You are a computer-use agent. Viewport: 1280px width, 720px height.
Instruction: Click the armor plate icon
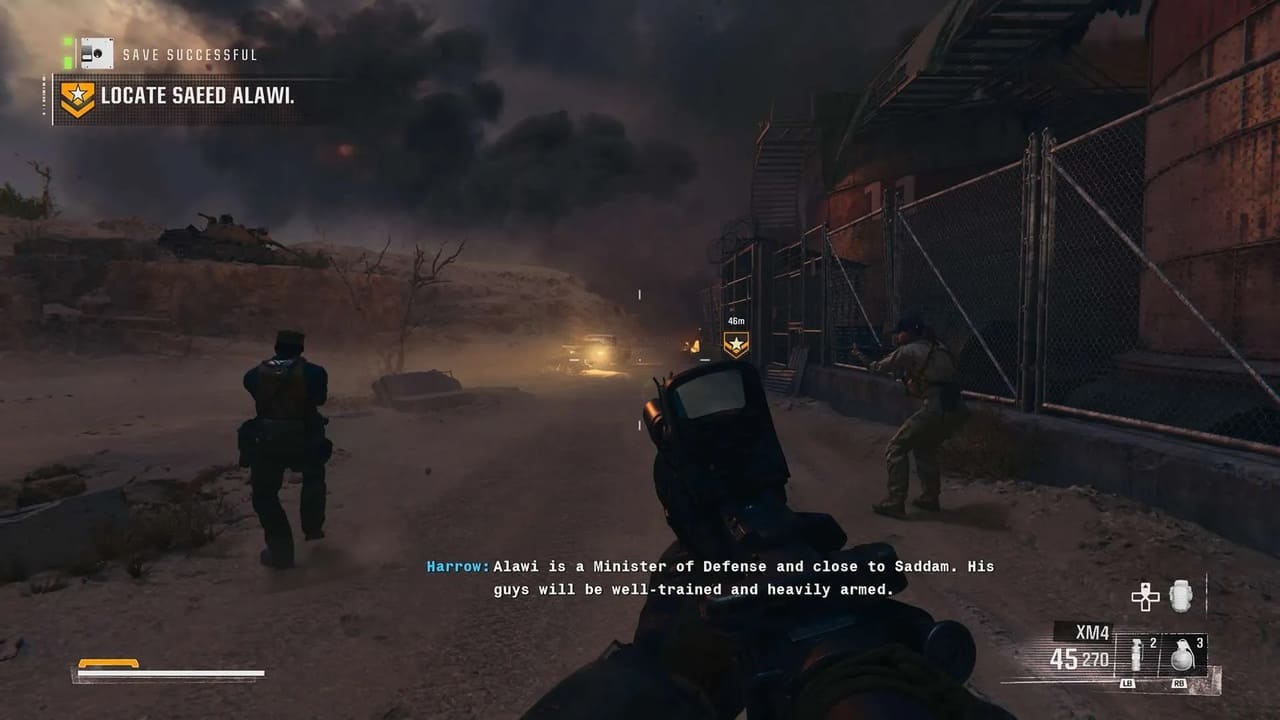click(1182, 595)
